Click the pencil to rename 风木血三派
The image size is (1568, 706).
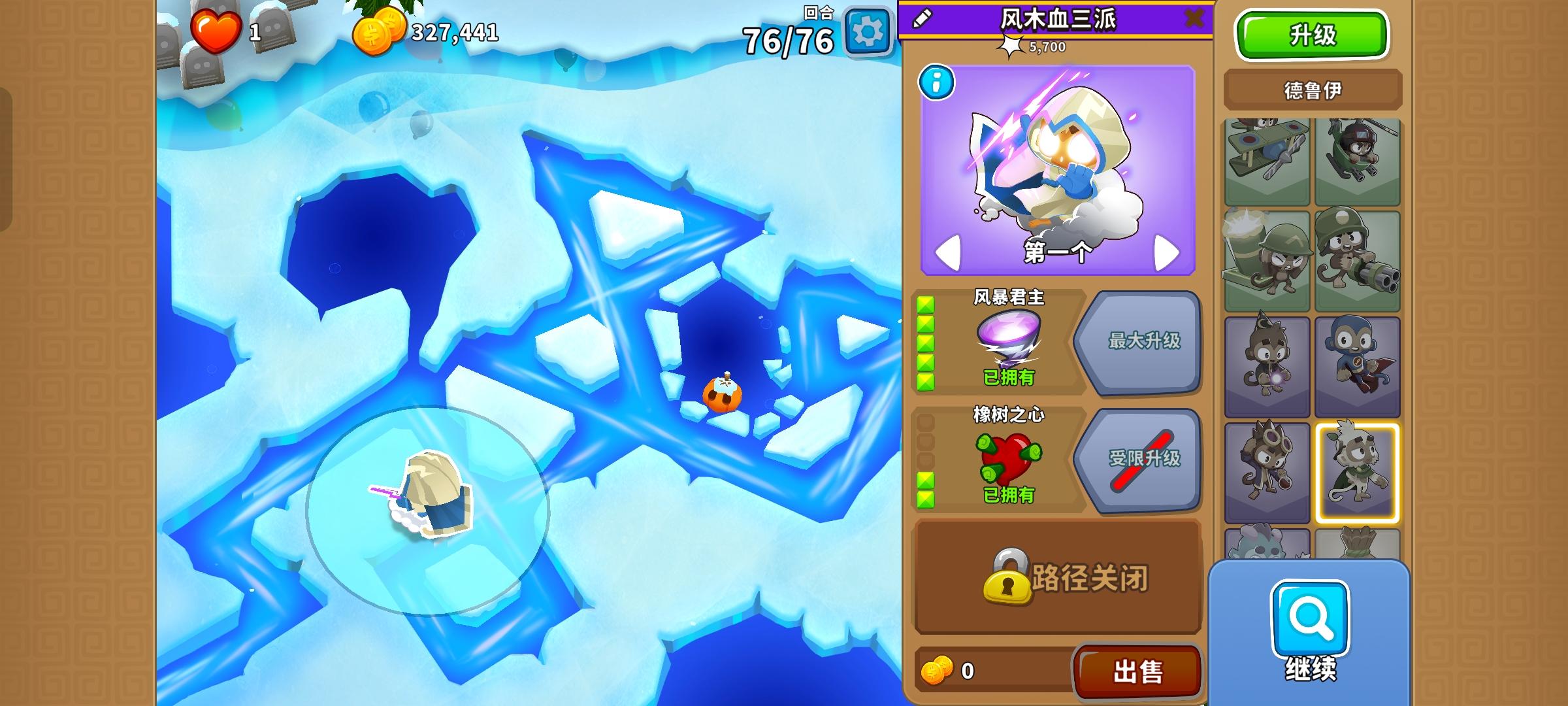click(921, 20)
